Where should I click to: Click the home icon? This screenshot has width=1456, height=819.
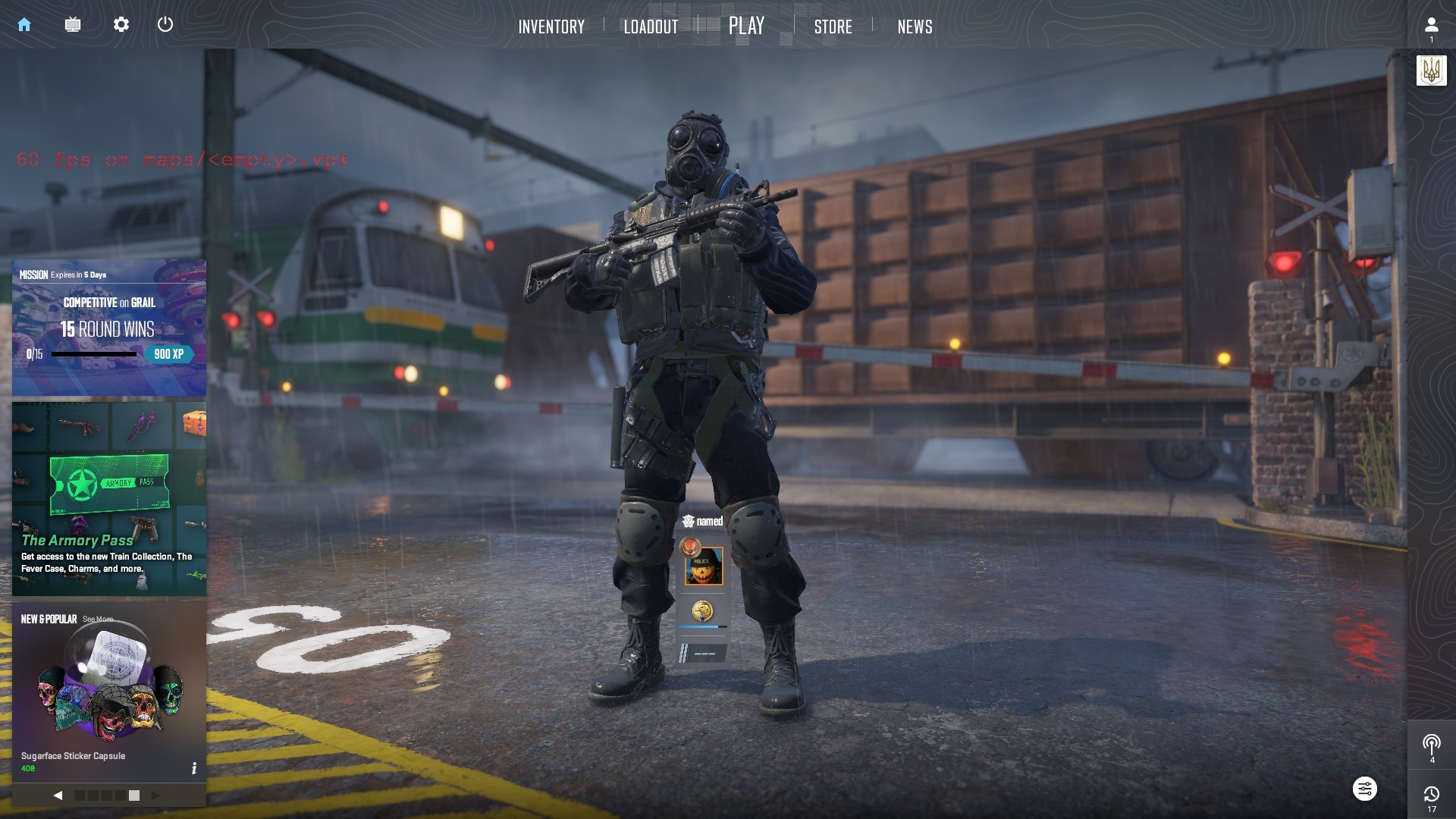pyautogui.click(x=24, y=24)
